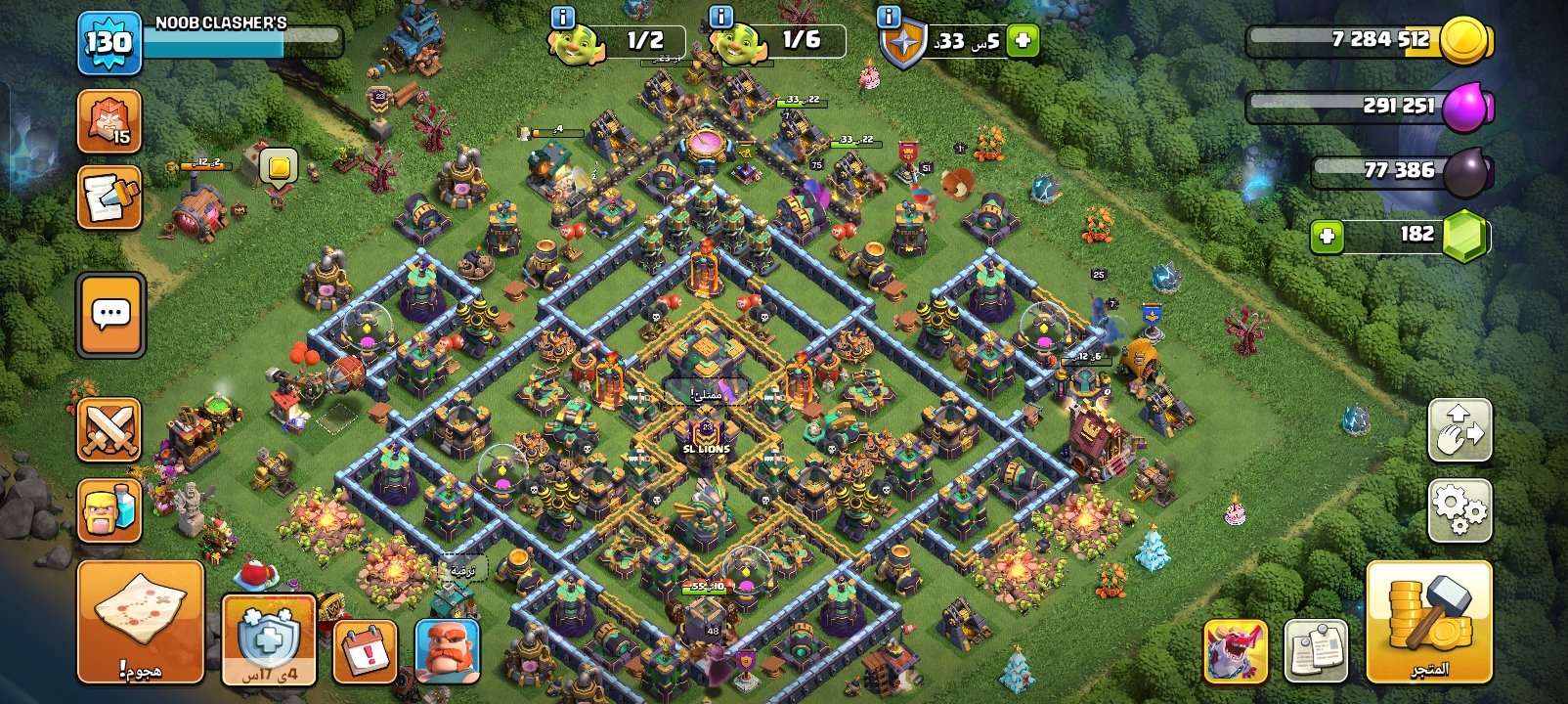Show builder info for the 1/2 builders
This screenshot has height=704, width=1568.
tap(563, 17)
